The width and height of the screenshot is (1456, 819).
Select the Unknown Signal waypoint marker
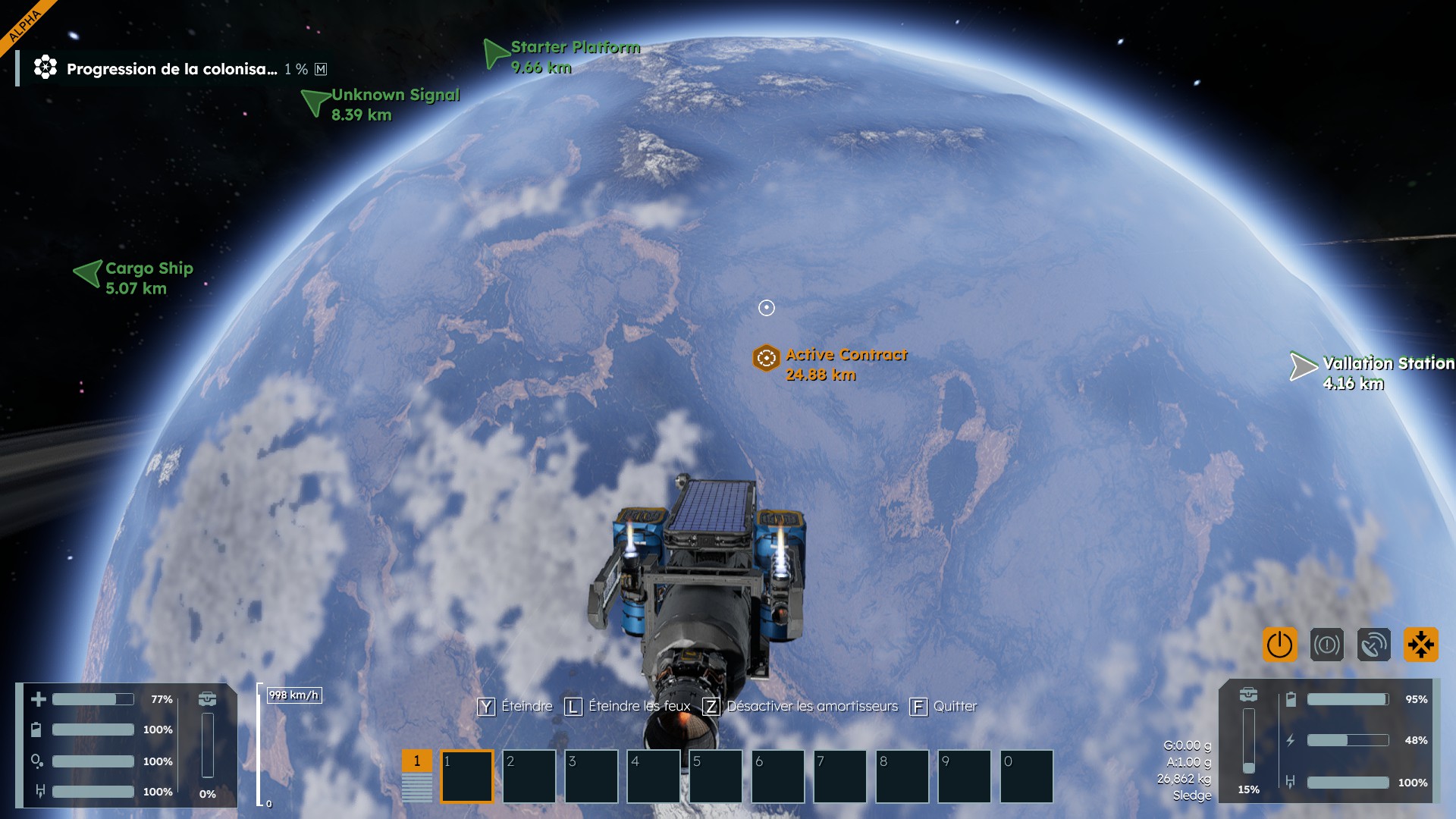[x=315, y=102]
